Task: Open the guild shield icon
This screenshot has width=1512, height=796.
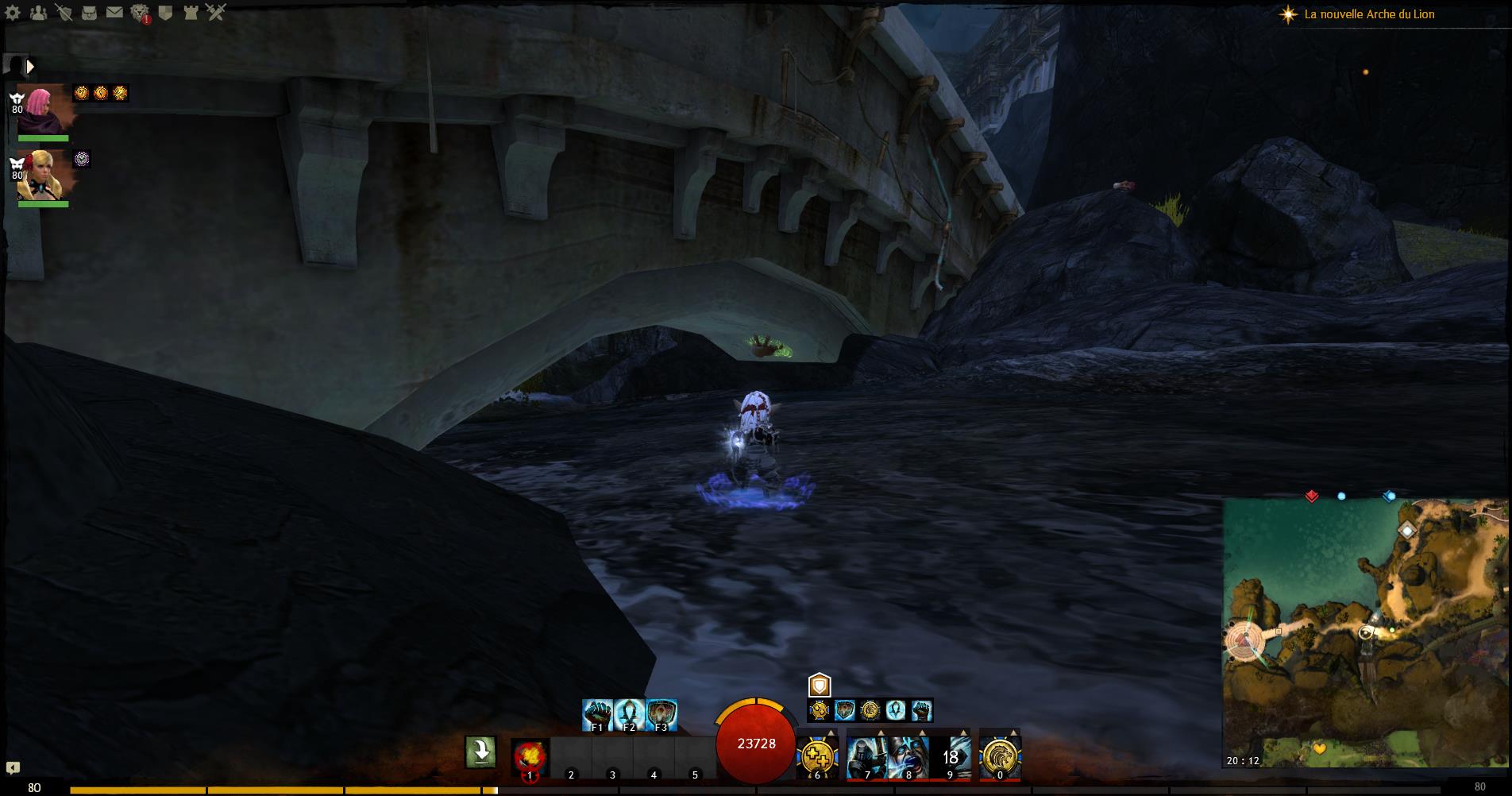Action: (165, 13)
